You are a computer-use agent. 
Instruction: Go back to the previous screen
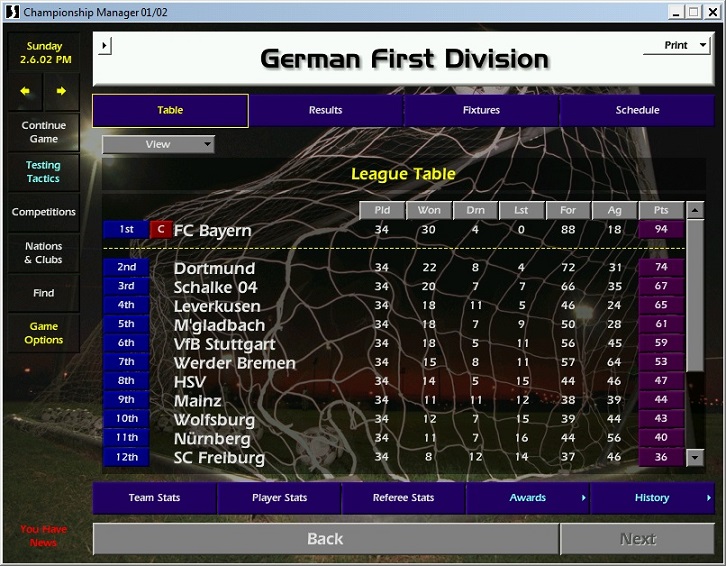click(325, 539)
